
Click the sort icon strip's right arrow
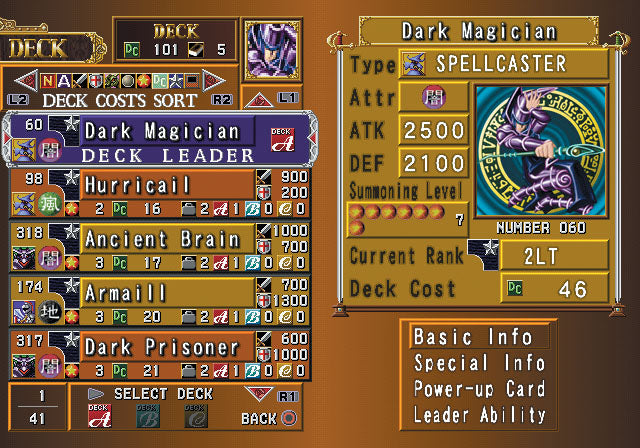(218, 79)
